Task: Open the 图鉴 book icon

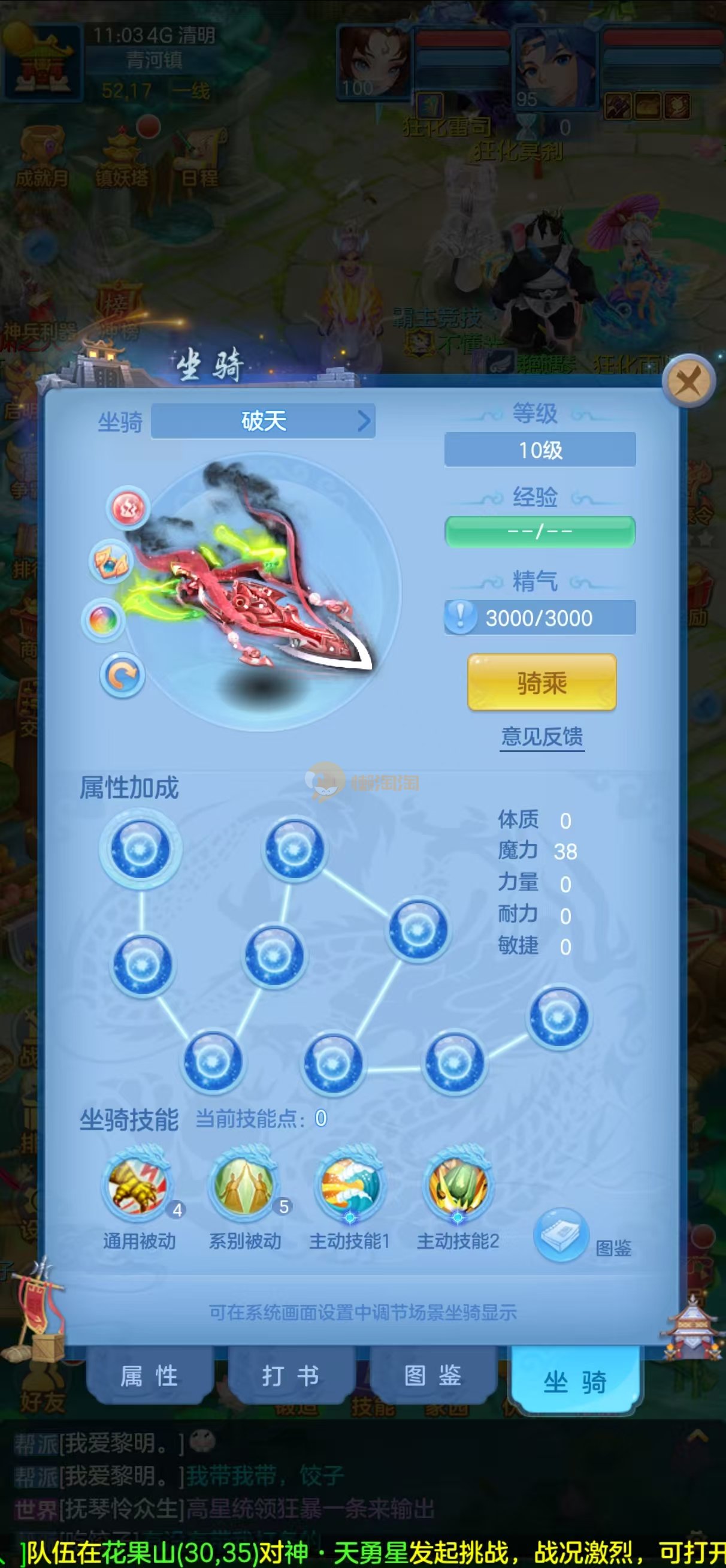Action: [561, 1235]
